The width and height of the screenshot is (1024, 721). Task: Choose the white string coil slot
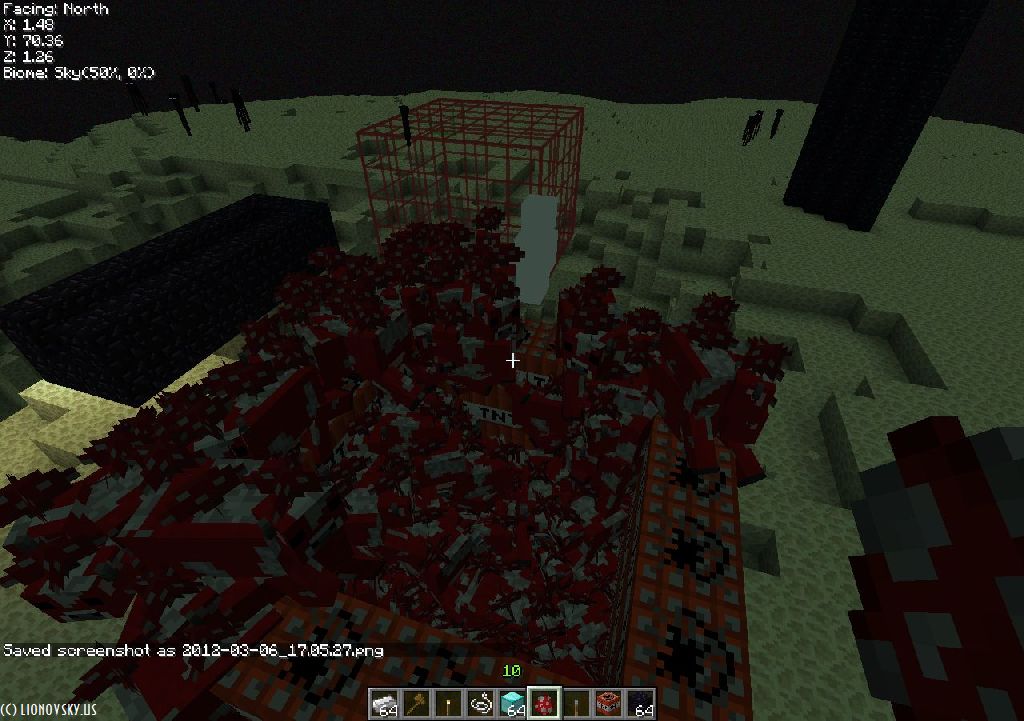click(x=480, y=704)
